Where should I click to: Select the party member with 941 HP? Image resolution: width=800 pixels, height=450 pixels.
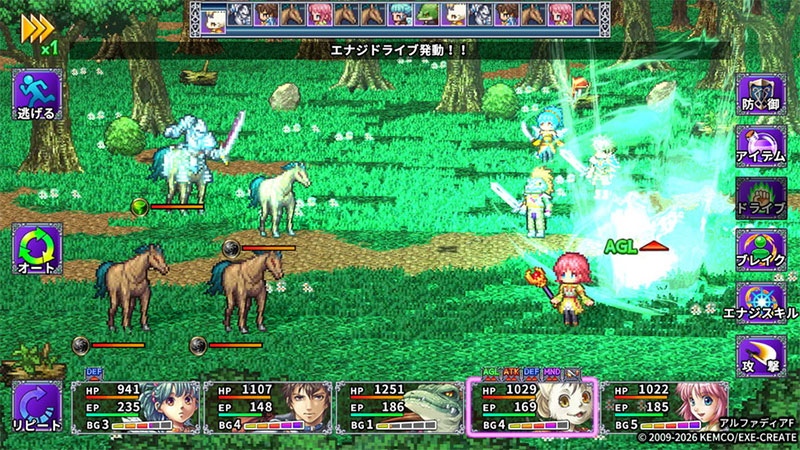135,407
